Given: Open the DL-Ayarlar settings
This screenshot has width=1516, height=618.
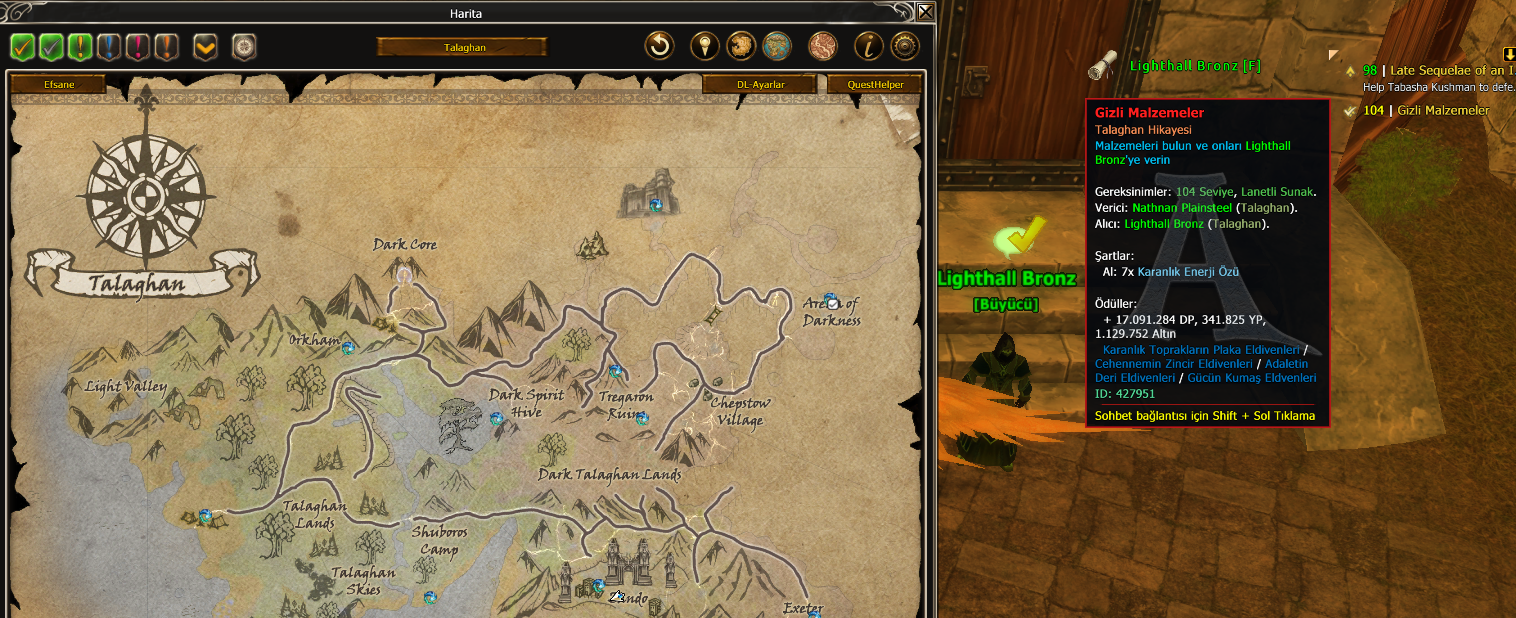Looking at the screenshot, I should pyautogui.click(x=760, y=85).
